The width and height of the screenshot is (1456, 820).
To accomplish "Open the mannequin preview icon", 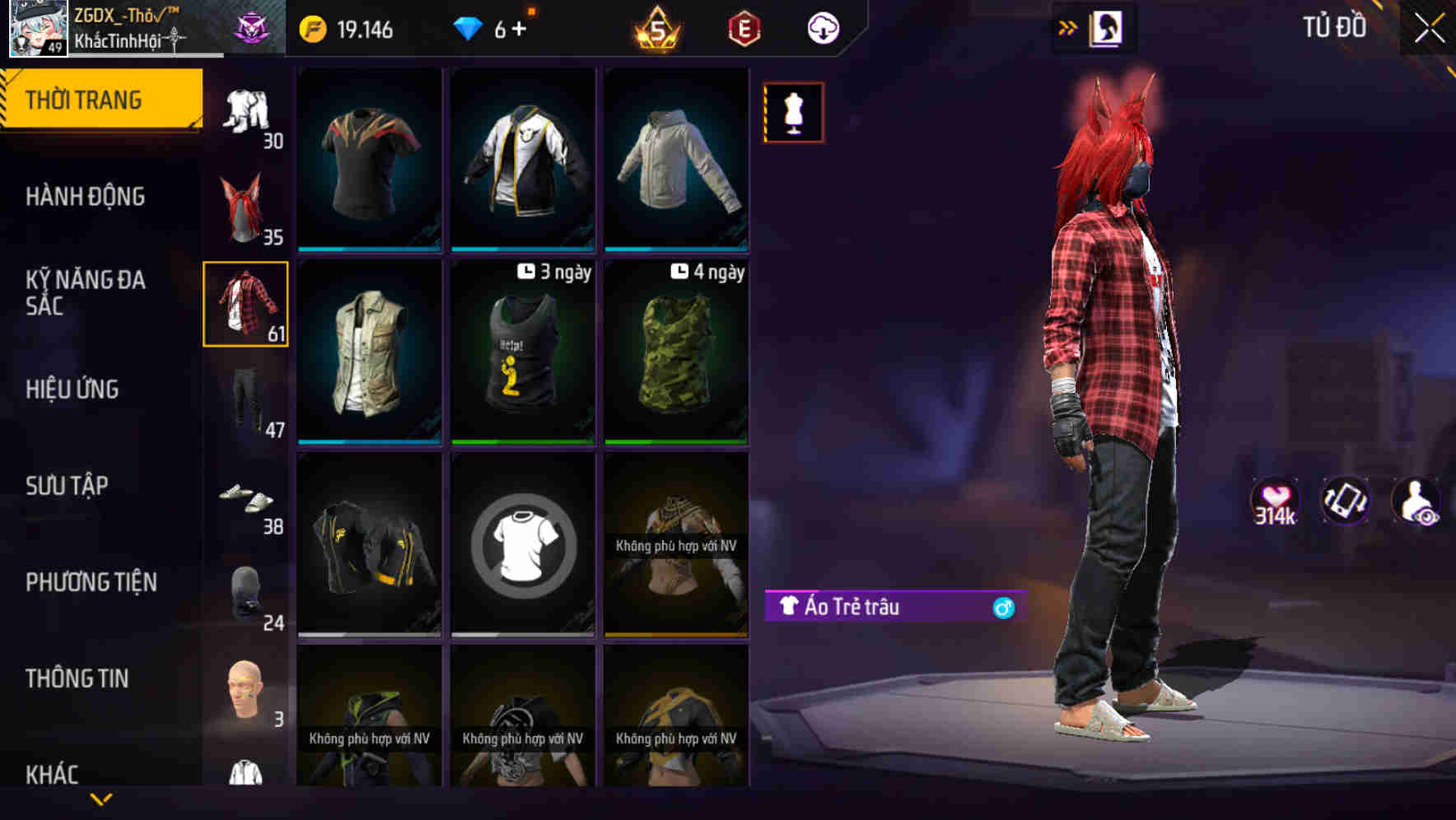I will 793,112.
